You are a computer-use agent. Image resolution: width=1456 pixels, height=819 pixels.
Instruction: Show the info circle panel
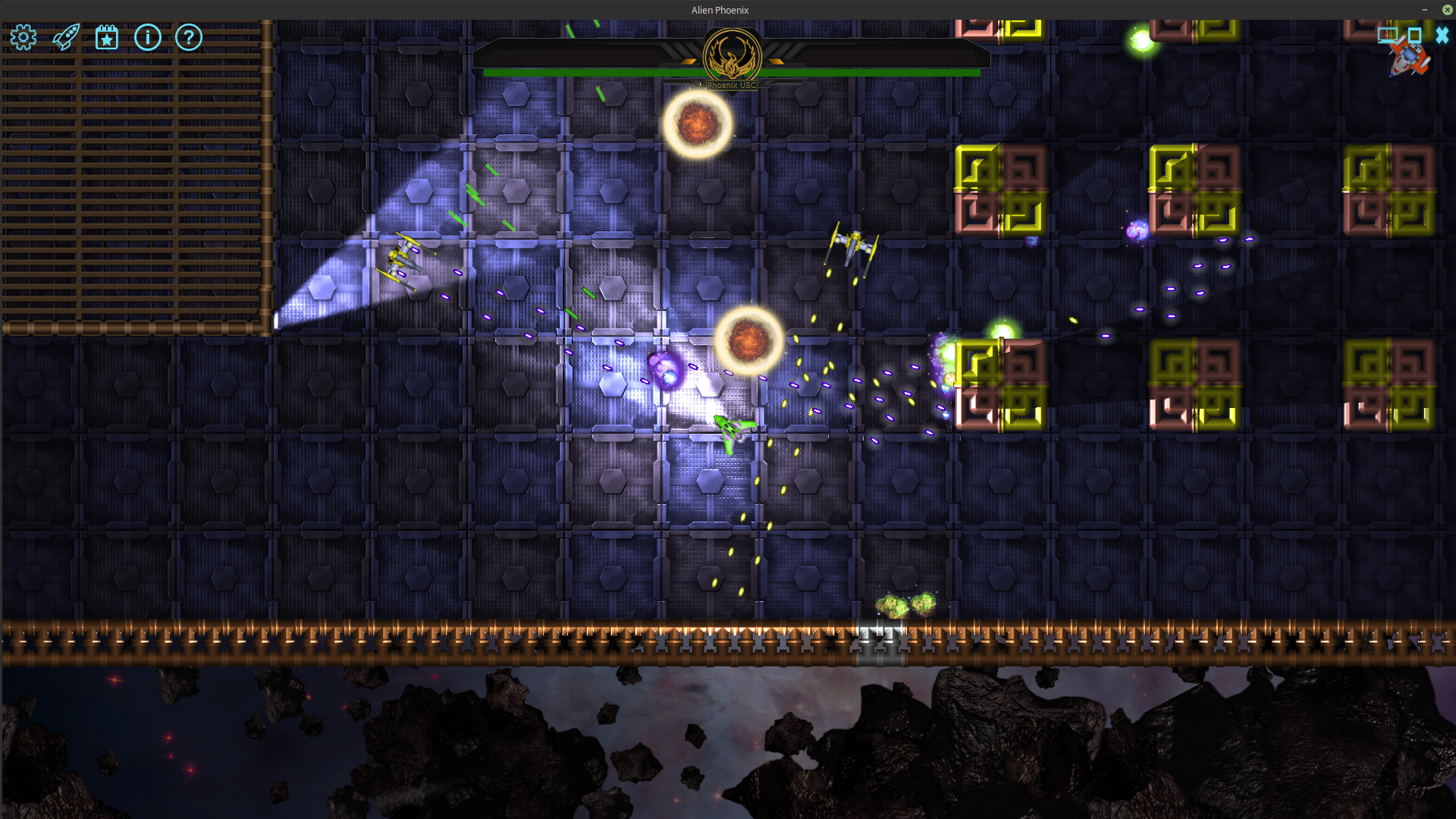click(x=148, y=37)
